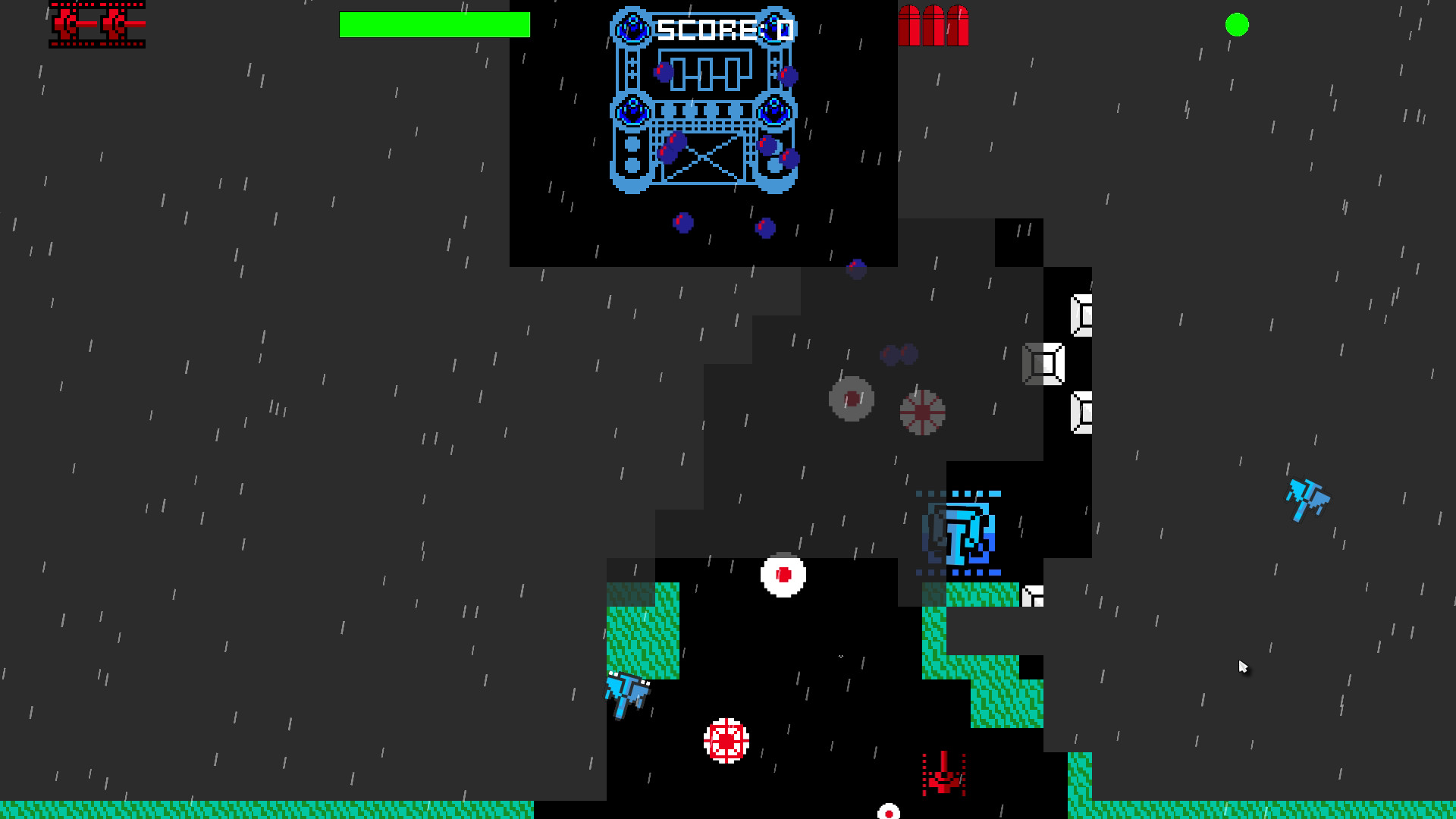Click the glowing blue portal tile

959,532
